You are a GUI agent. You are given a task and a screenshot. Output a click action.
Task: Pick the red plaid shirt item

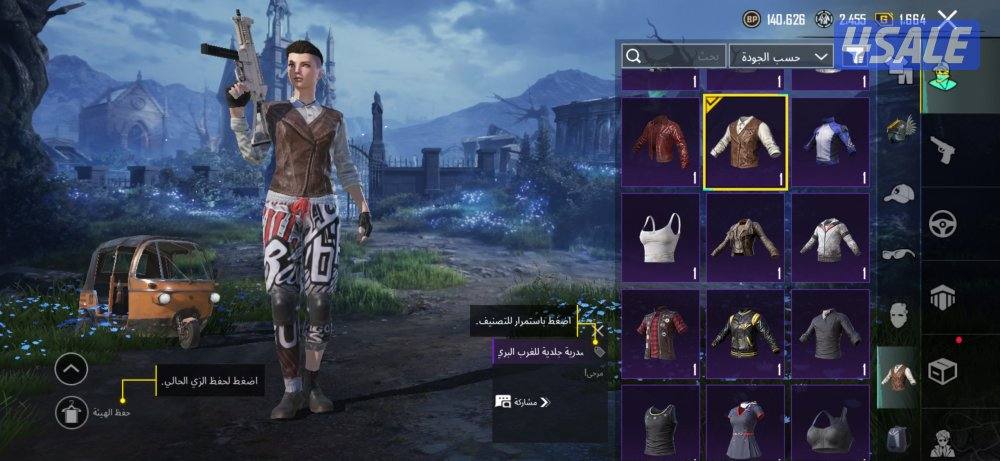[661, 333]
